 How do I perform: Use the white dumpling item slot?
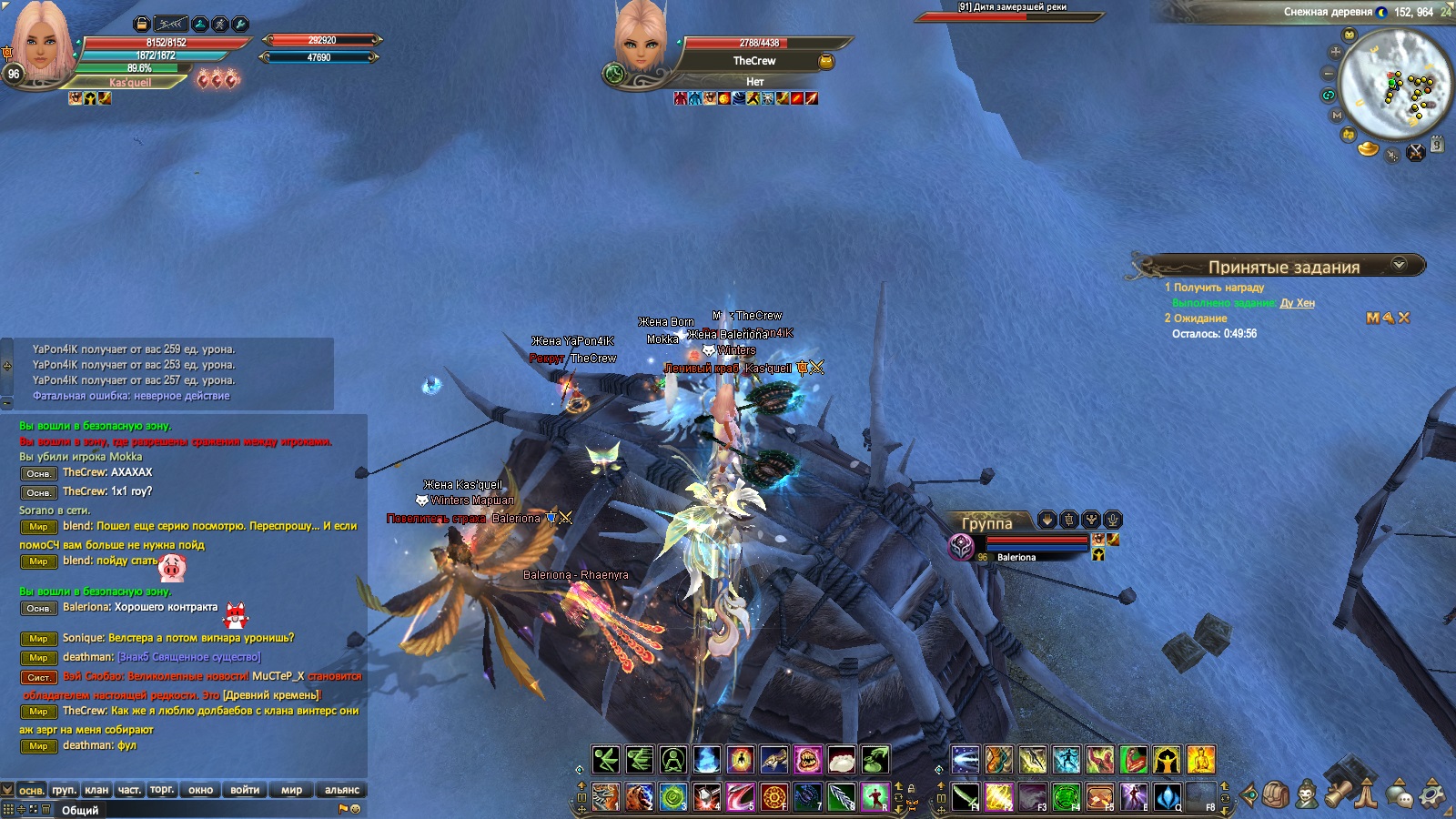point(842,760)
